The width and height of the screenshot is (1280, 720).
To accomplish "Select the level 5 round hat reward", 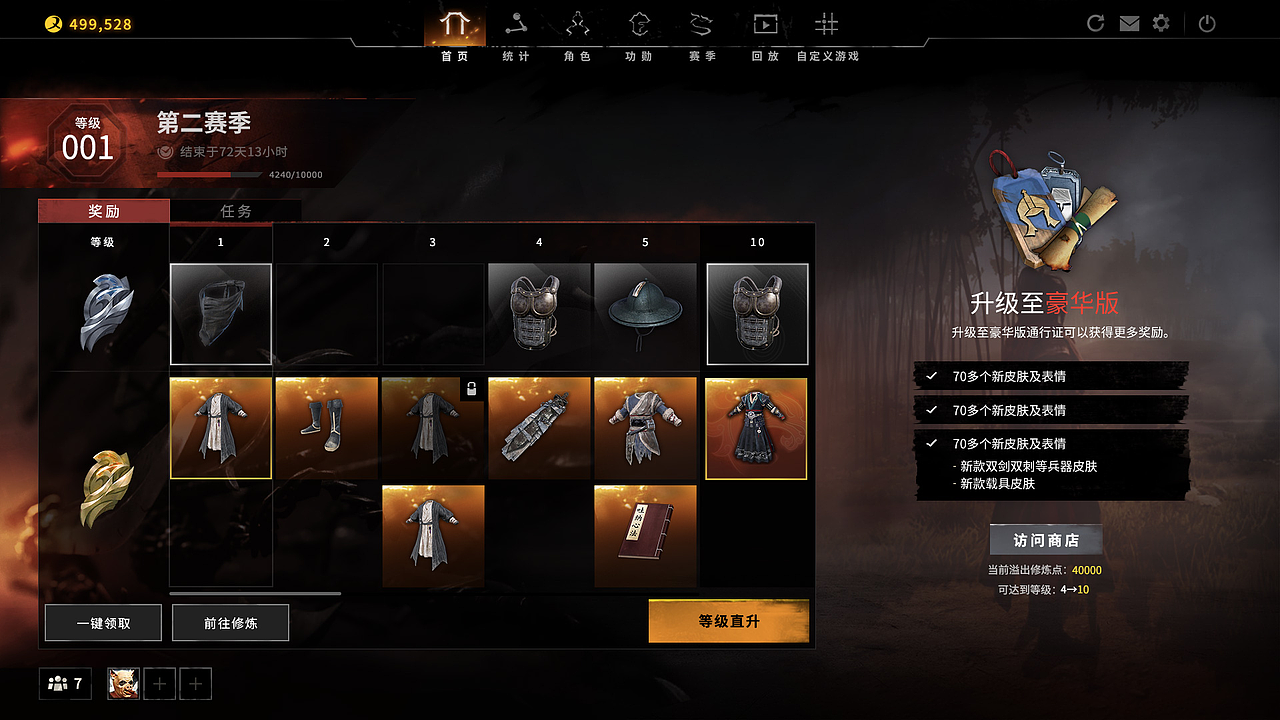I will pos(645,314).
